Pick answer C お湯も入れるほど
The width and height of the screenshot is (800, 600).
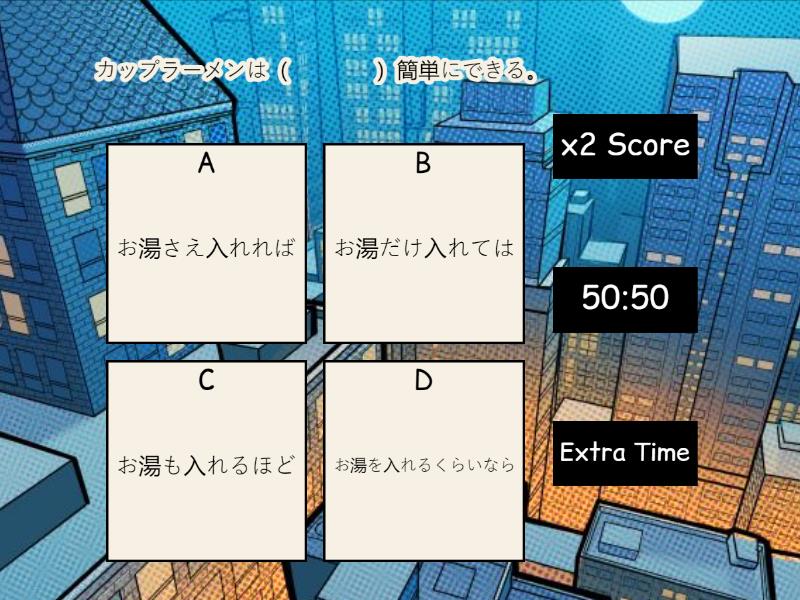click(206, 461)
